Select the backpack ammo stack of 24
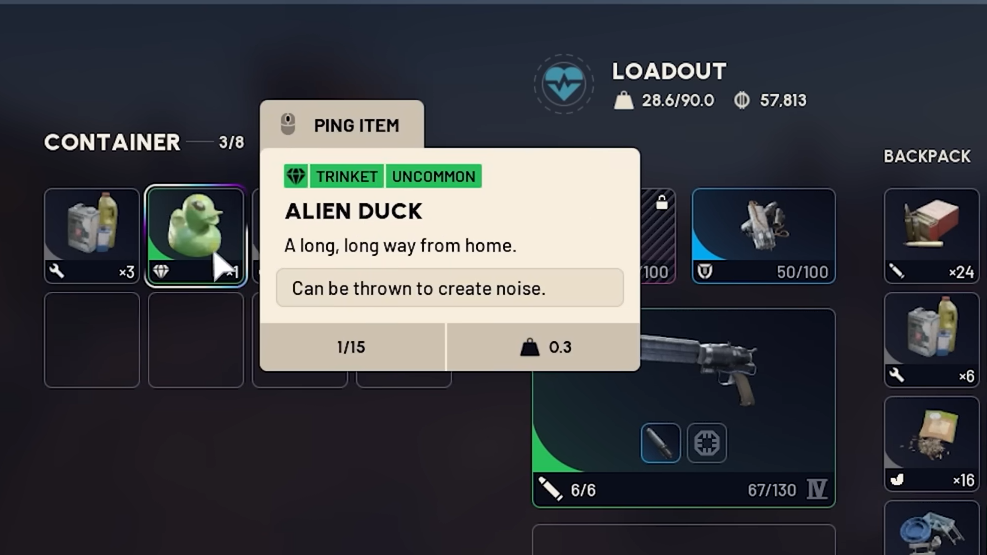 coord(931,235)
